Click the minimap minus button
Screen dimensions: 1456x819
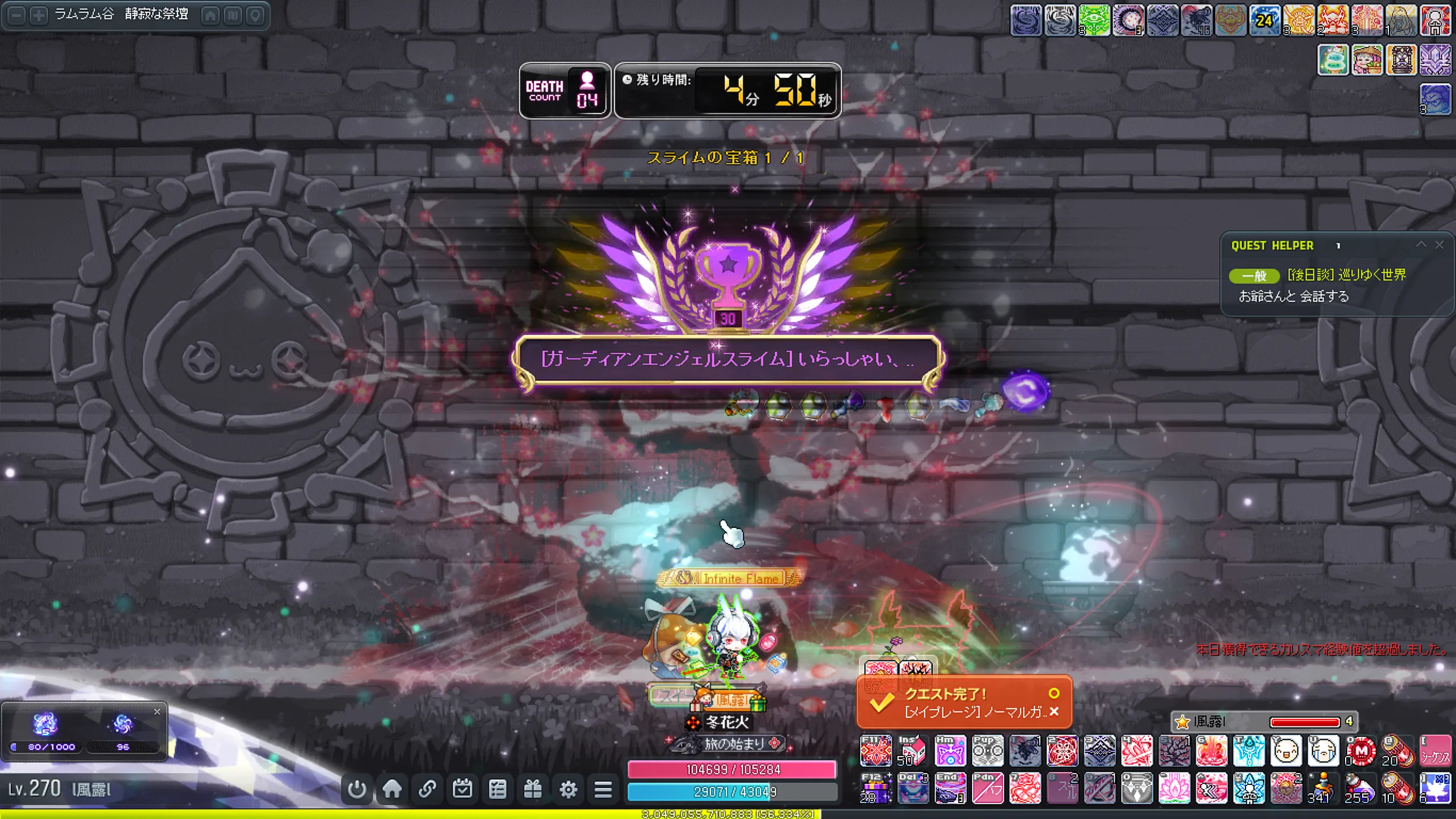17,15
